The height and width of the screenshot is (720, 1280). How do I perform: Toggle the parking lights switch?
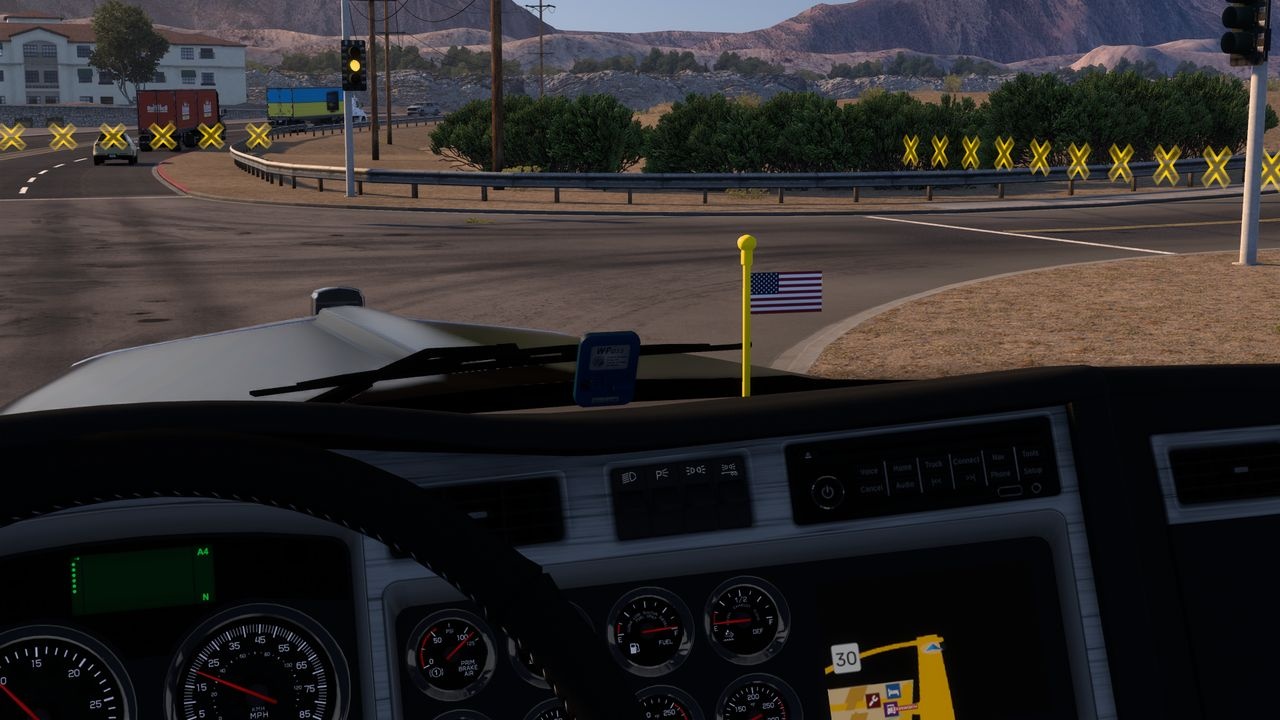662,473
